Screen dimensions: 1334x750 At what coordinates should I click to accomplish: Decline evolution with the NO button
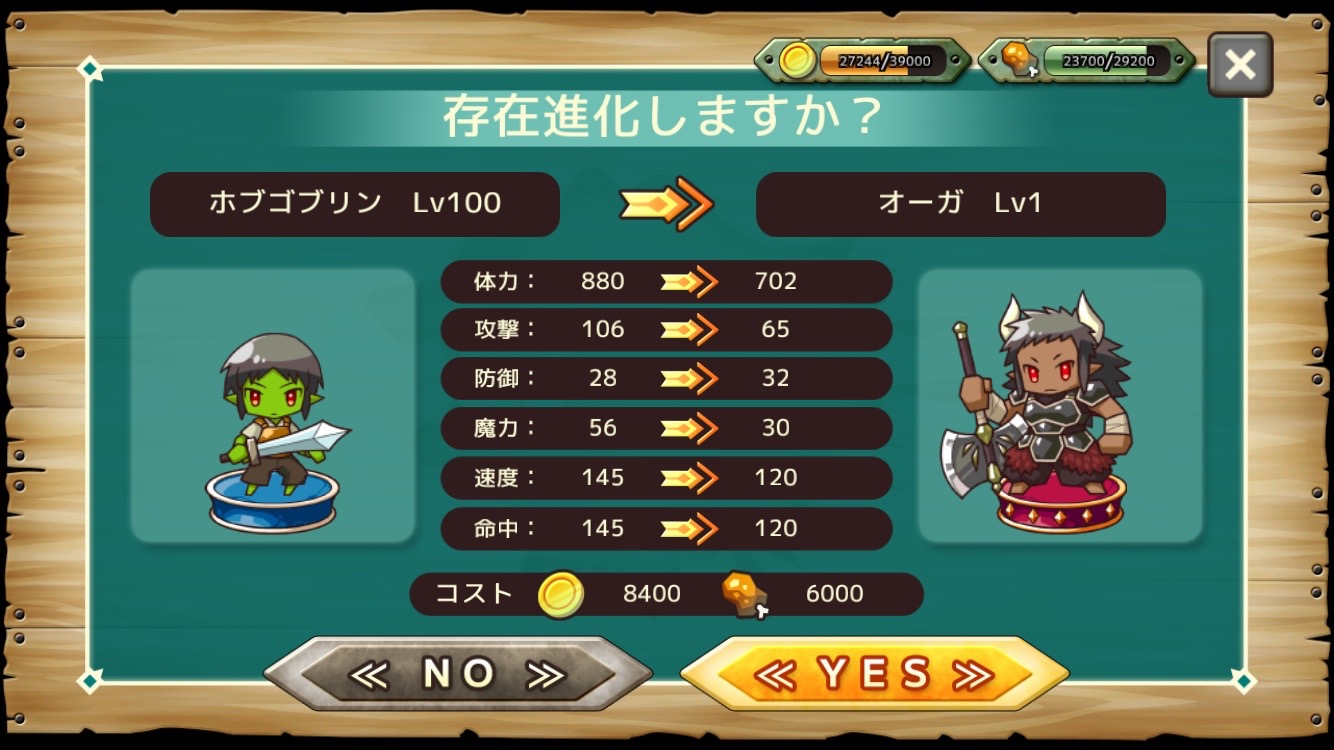point(458,674)
